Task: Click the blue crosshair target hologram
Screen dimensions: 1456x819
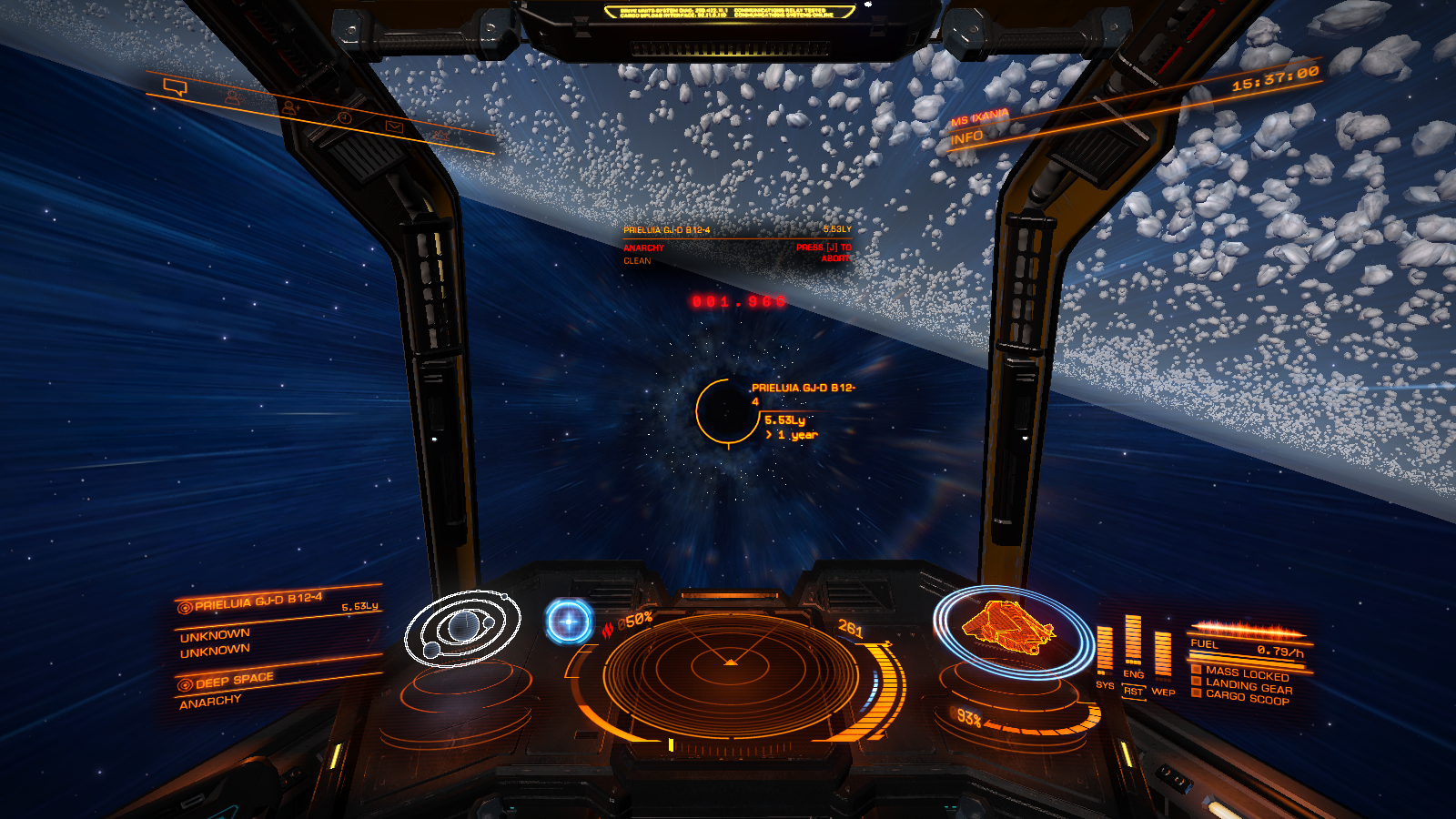Action: (570, 622)
